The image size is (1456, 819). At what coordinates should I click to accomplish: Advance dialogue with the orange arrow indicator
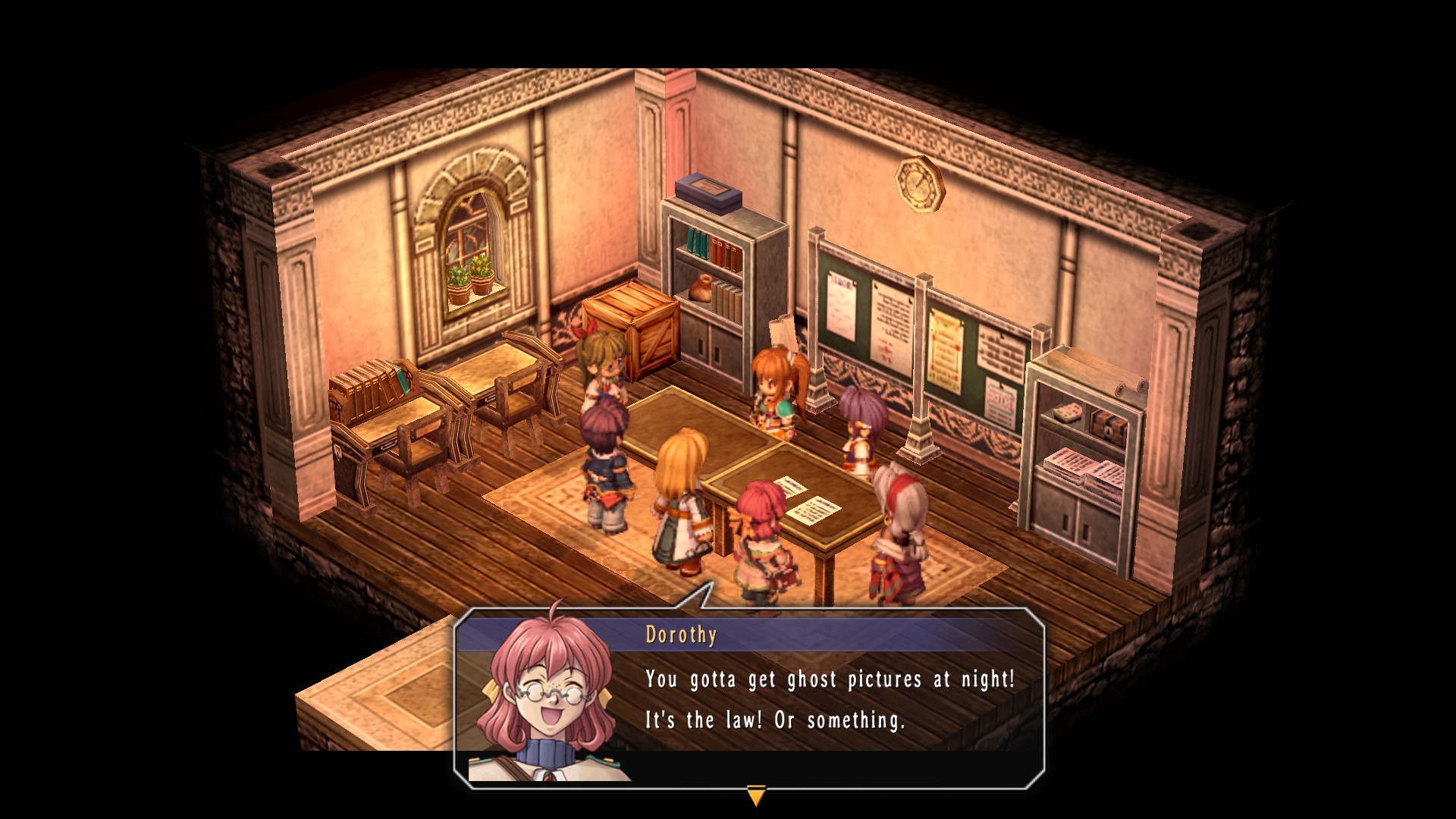tap(756, 796)
